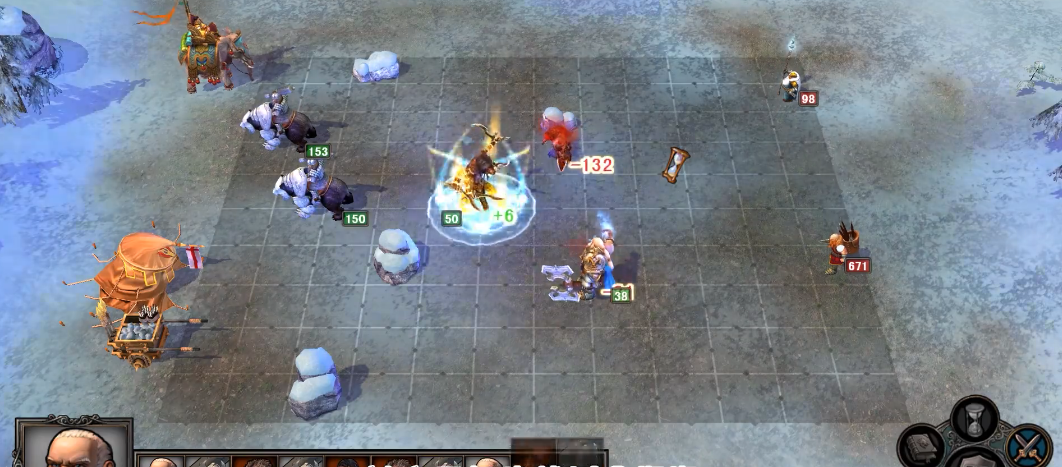
Task: Open the spellbook combat button
Action: [x=921, y=446]
